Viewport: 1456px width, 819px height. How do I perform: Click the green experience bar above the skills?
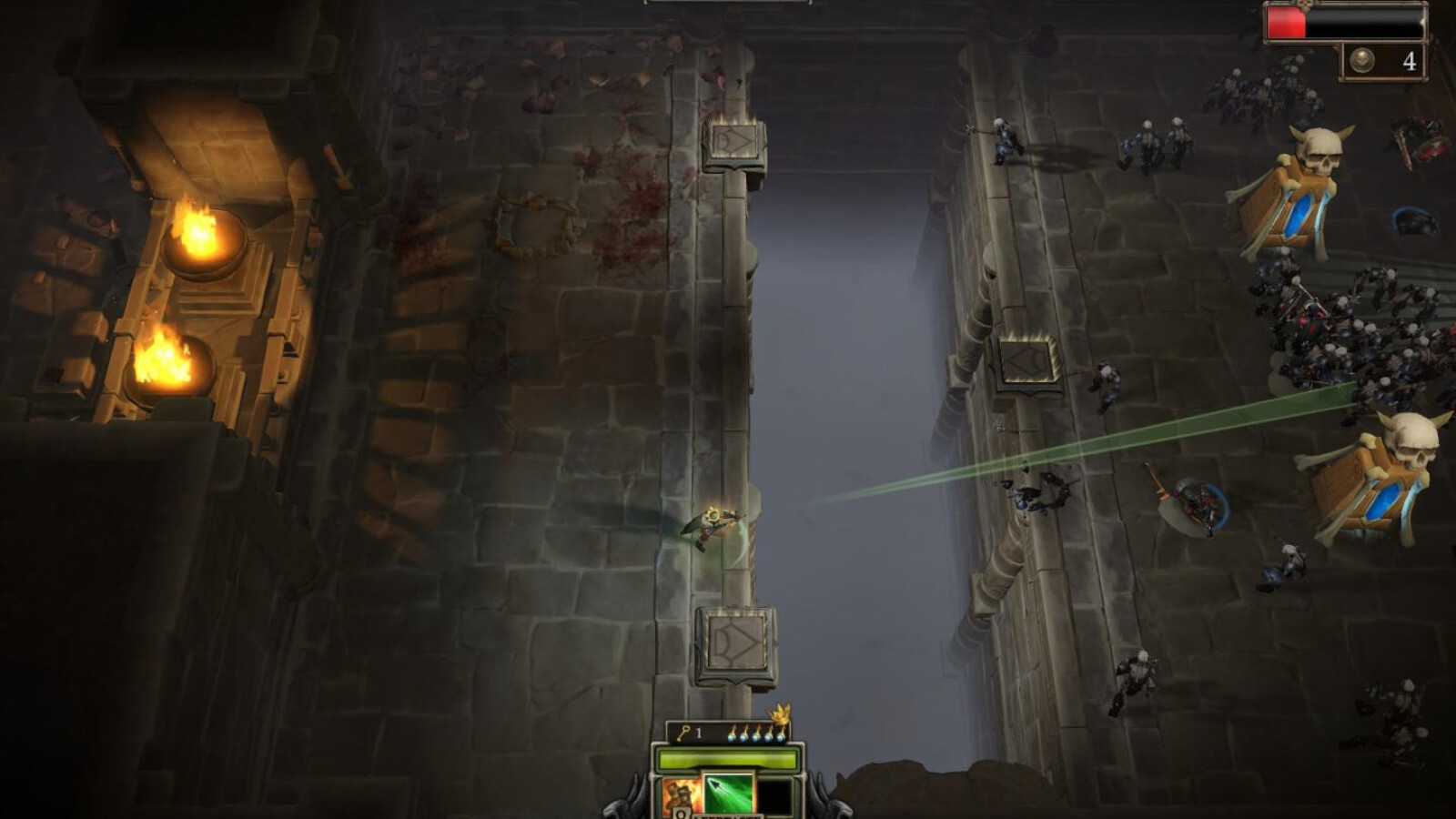[x=728, y=758]
